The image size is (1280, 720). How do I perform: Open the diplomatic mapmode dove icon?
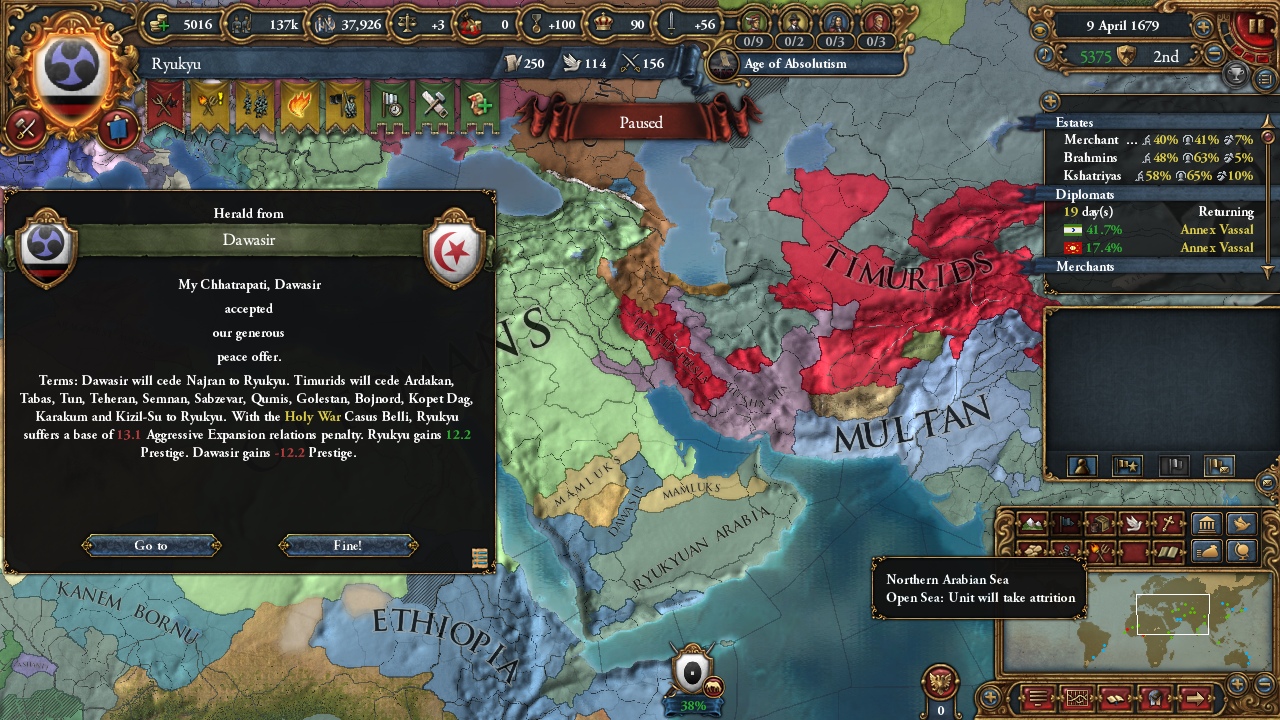point(1134,523)
